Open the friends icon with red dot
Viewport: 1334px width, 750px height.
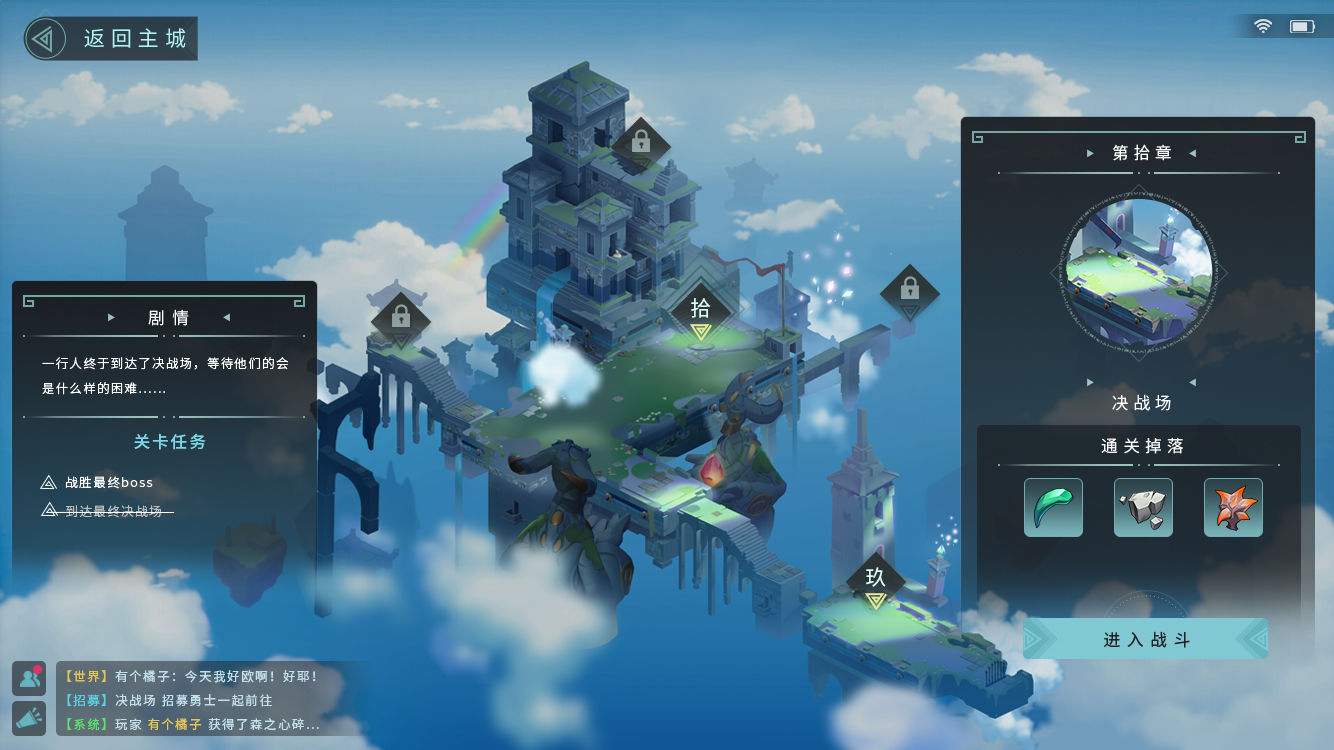(29, 677)
